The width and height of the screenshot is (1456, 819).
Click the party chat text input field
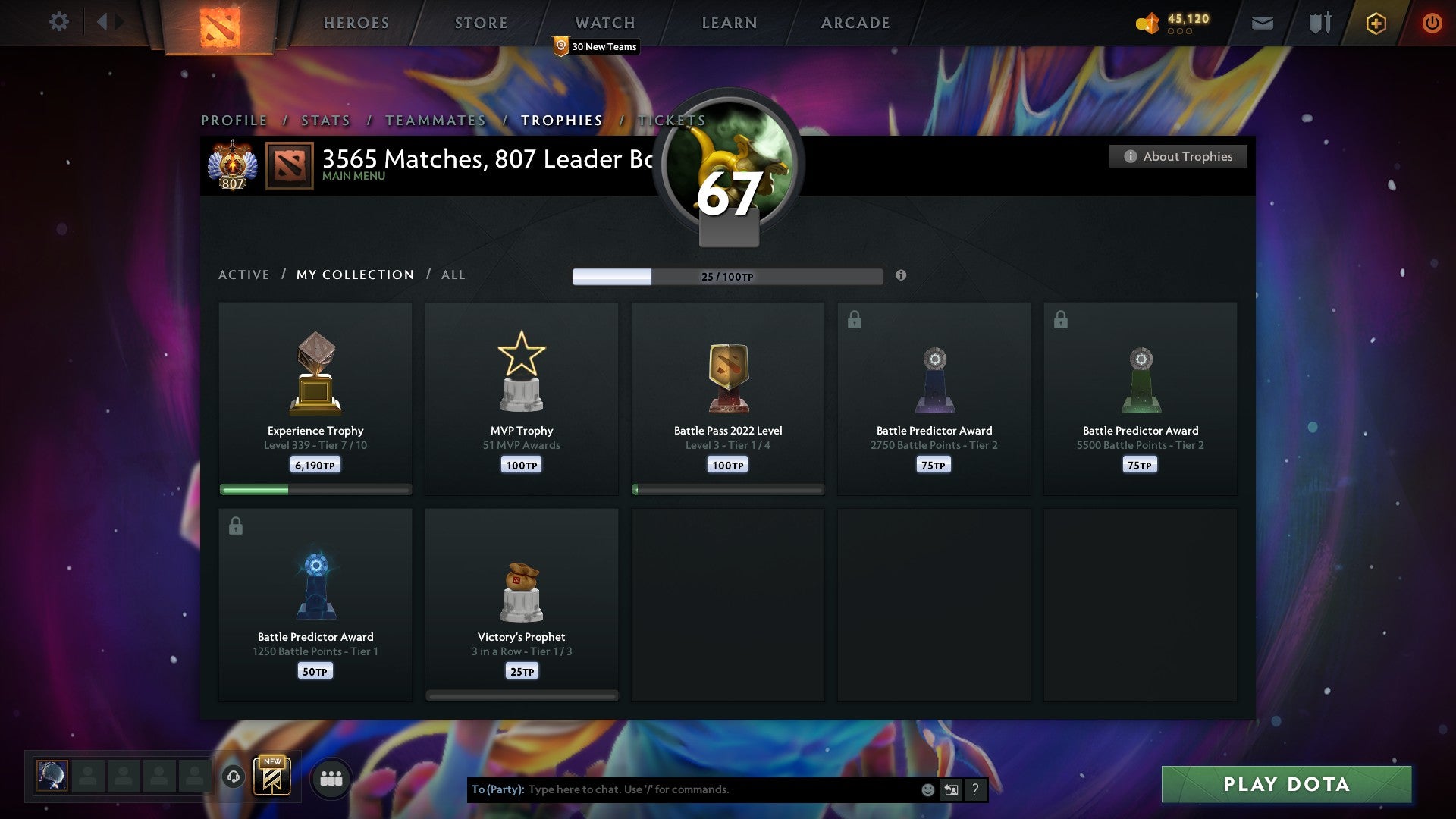682,789
